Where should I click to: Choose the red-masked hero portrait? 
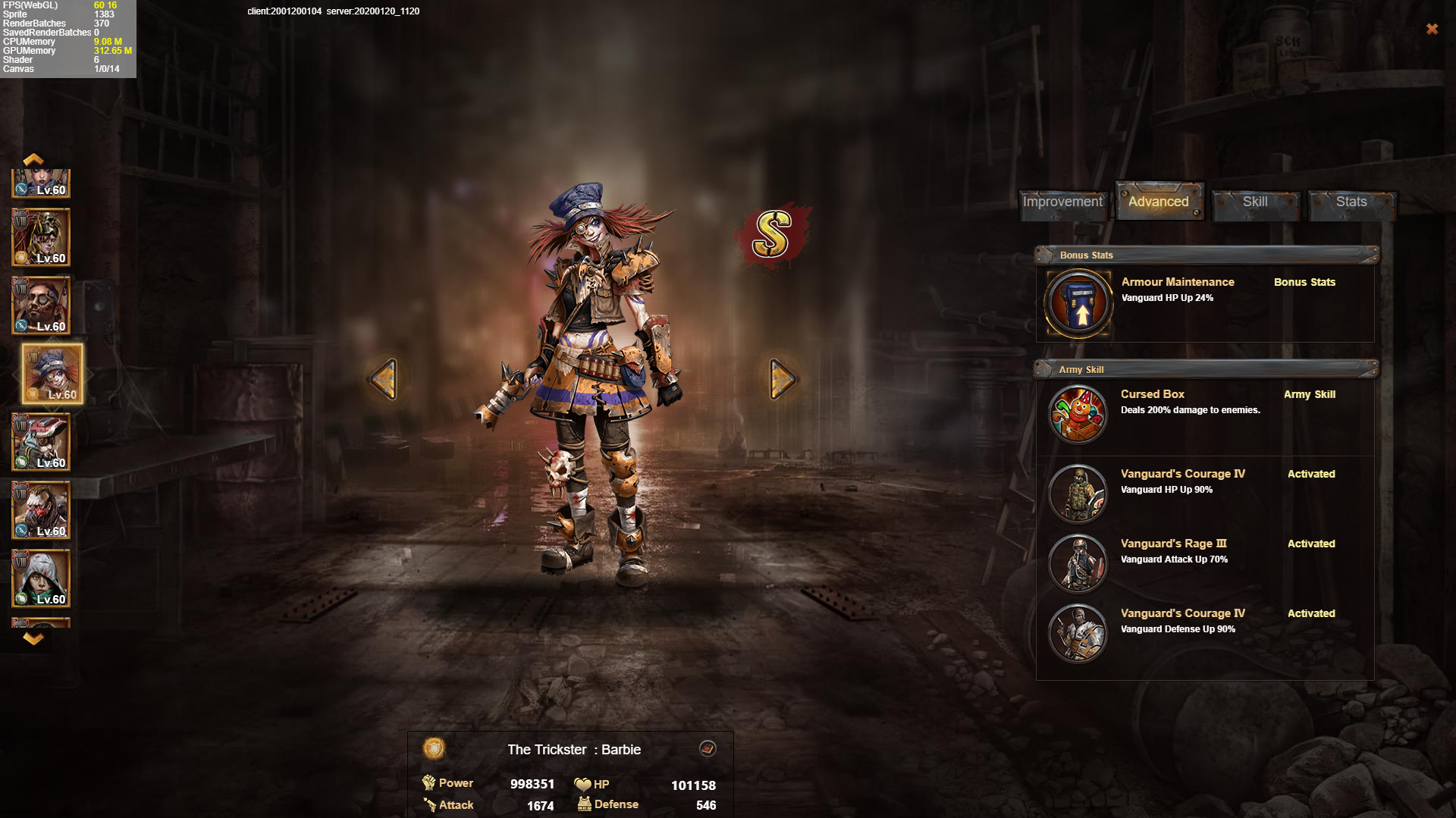(41, 510)
